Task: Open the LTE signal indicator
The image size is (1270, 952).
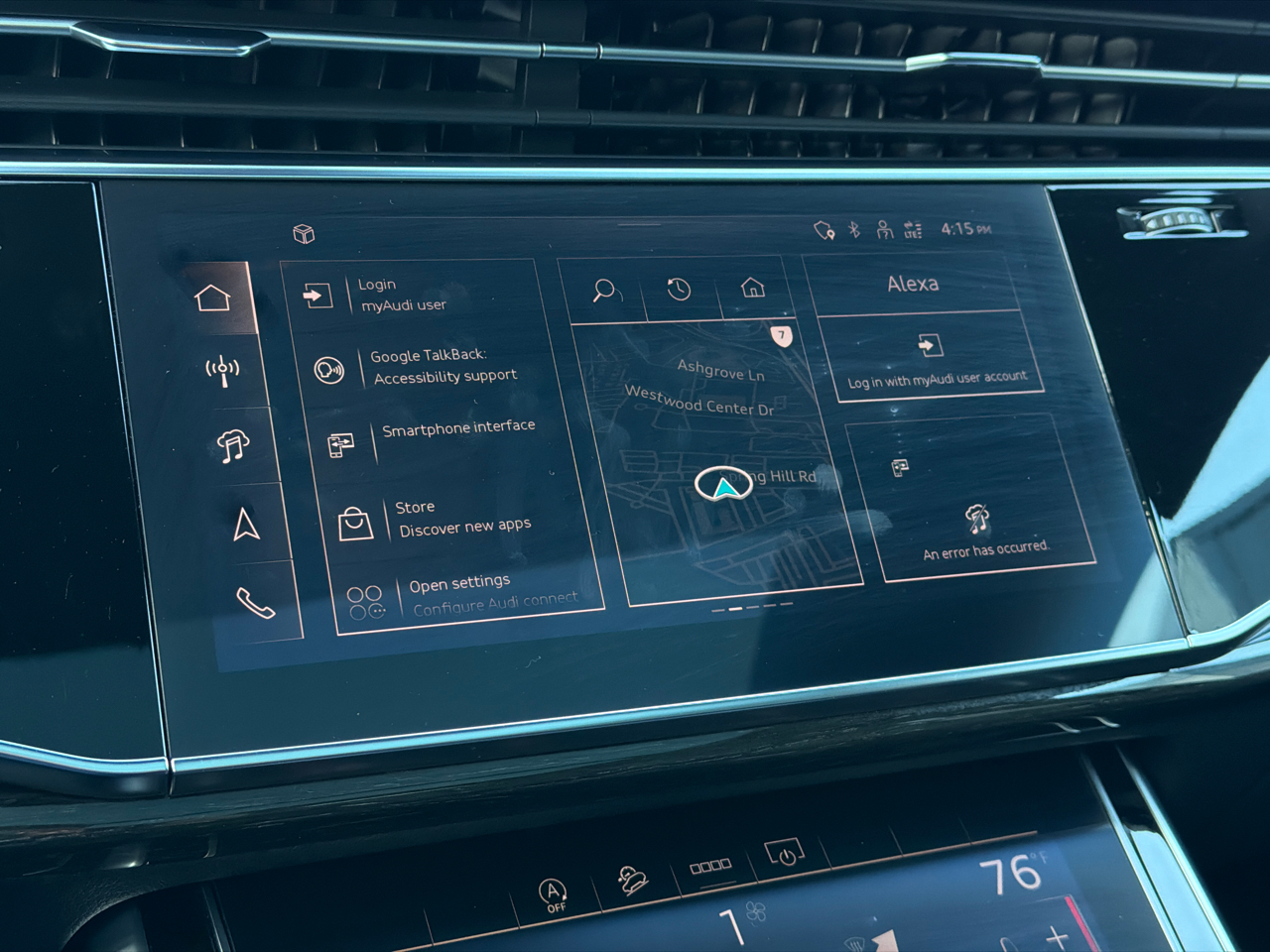Action: click(913, 231)
